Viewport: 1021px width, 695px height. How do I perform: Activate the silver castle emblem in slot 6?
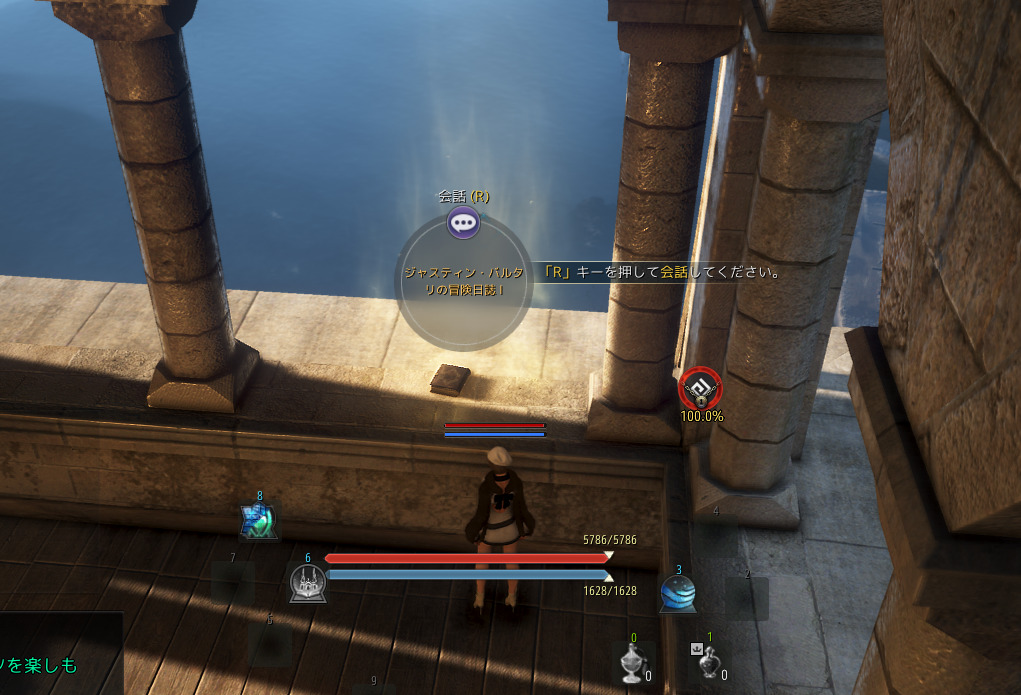307,583
